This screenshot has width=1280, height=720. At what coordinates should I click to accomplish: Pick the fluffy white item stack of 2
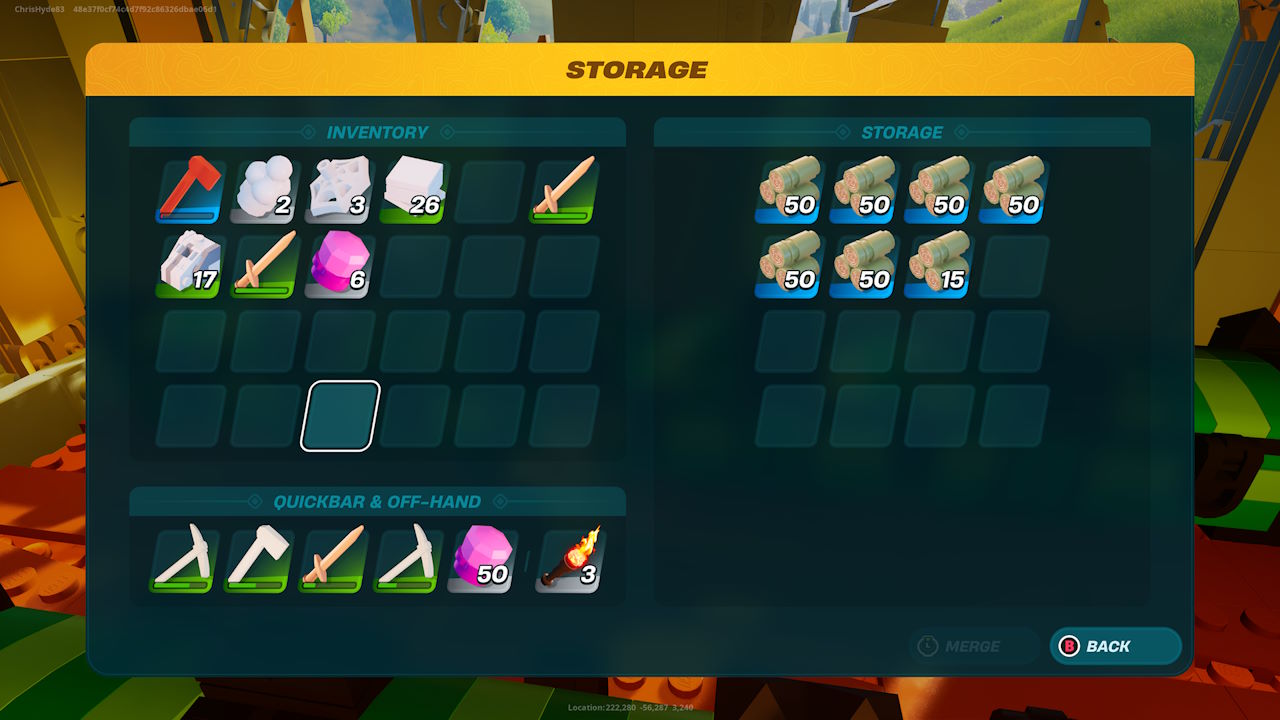coord(265,191)
